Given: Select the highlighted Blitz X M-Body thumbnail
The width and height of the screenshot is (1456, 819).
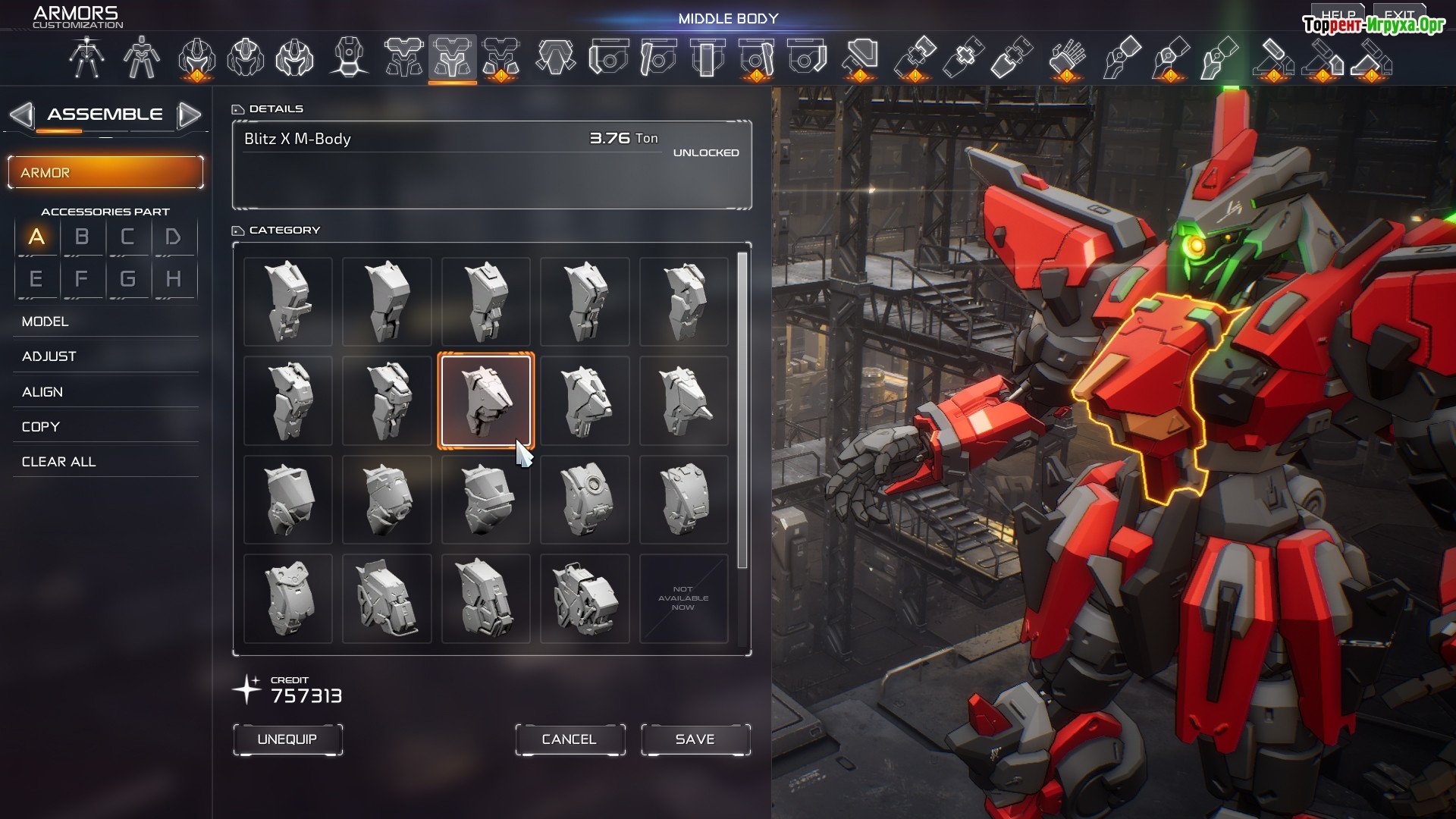Looking at the screenshot, I should point(486,400).
